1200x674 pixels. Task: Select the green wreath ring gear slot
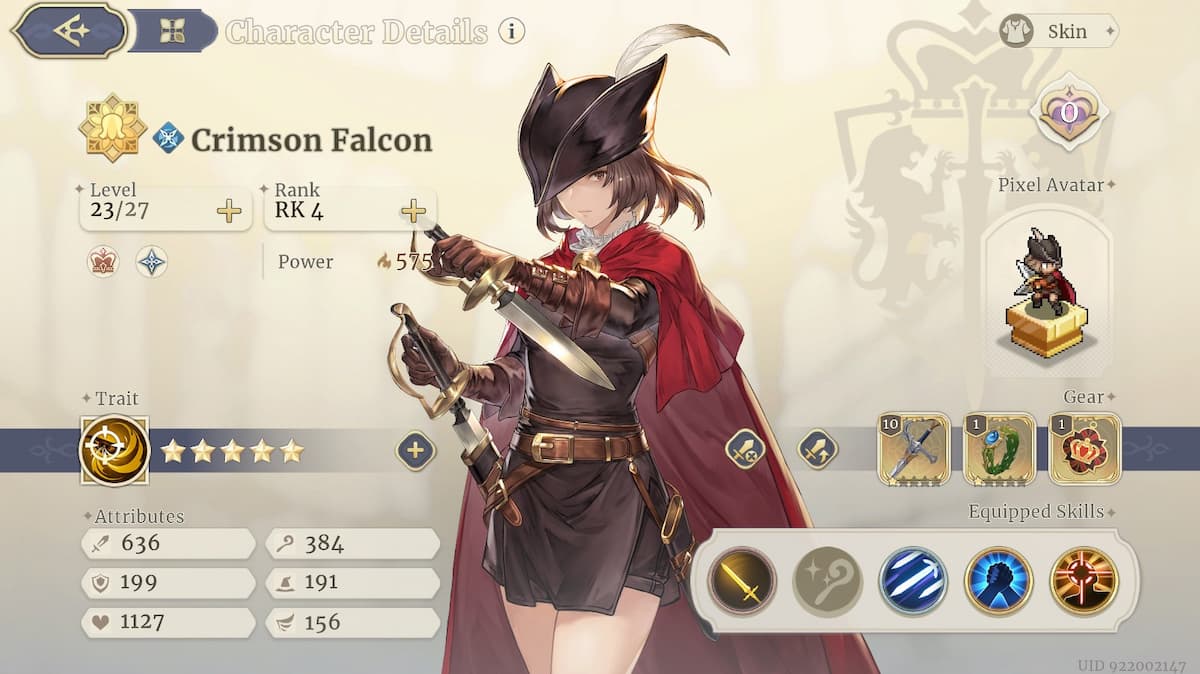(x=999, y=449)
